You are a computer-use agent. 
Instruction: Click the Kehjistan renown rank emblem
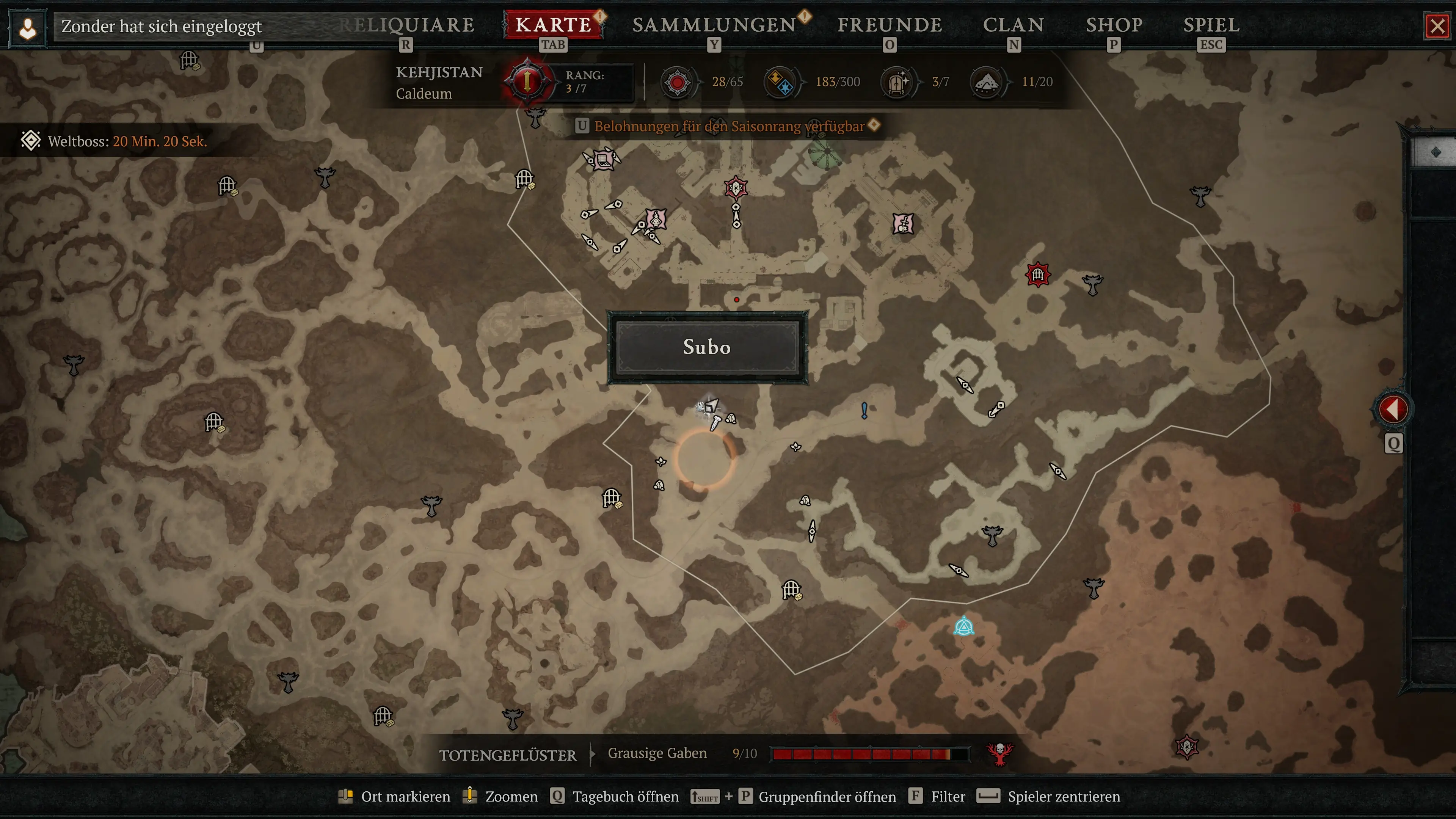point(527,82)
